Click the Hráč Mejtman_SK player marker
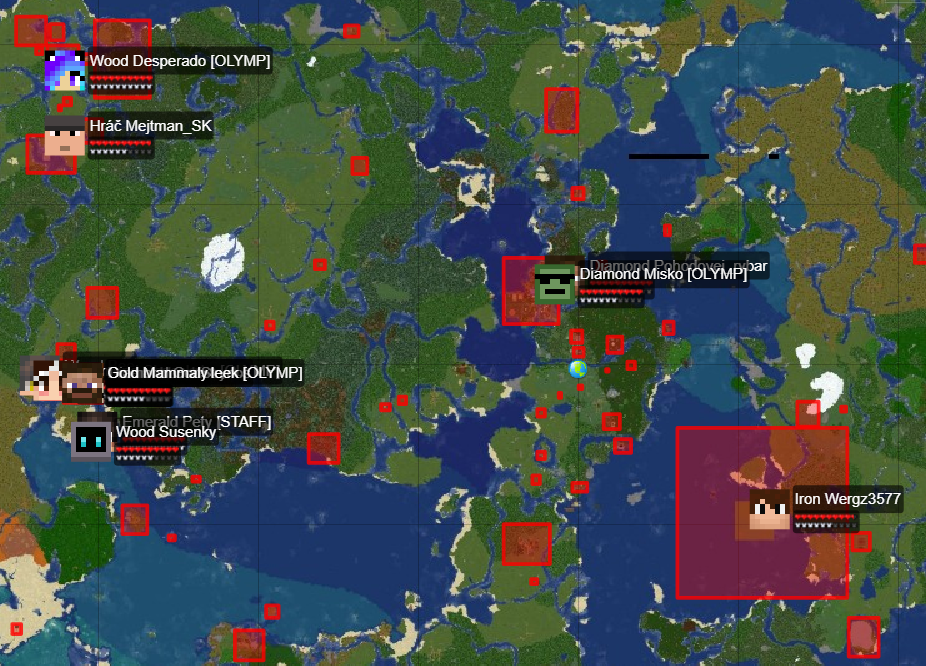 (x=65, y=135)
